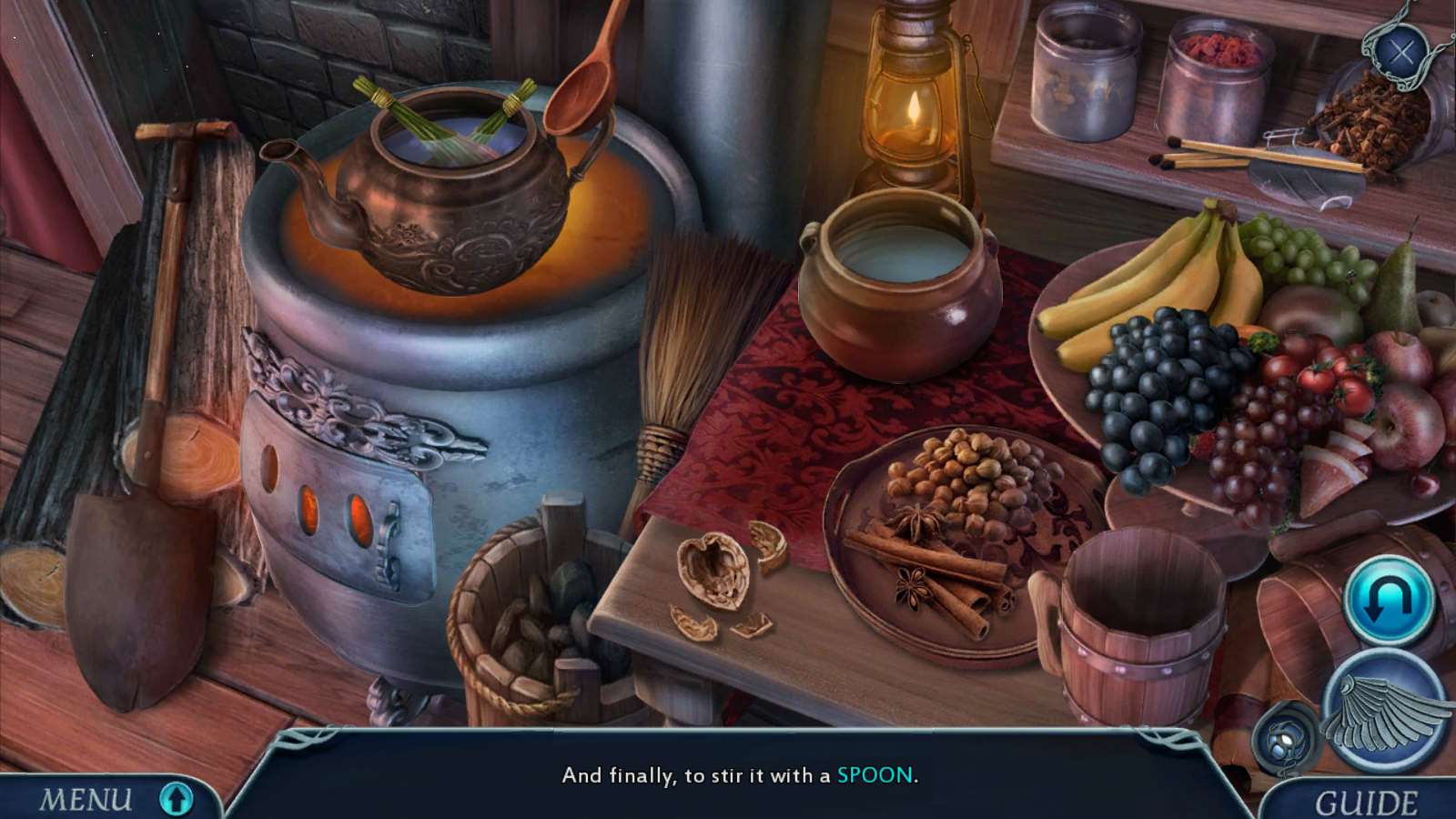Screen dimensions: 1456x819
Task: Open the Menu button
Action: (85, 800)
